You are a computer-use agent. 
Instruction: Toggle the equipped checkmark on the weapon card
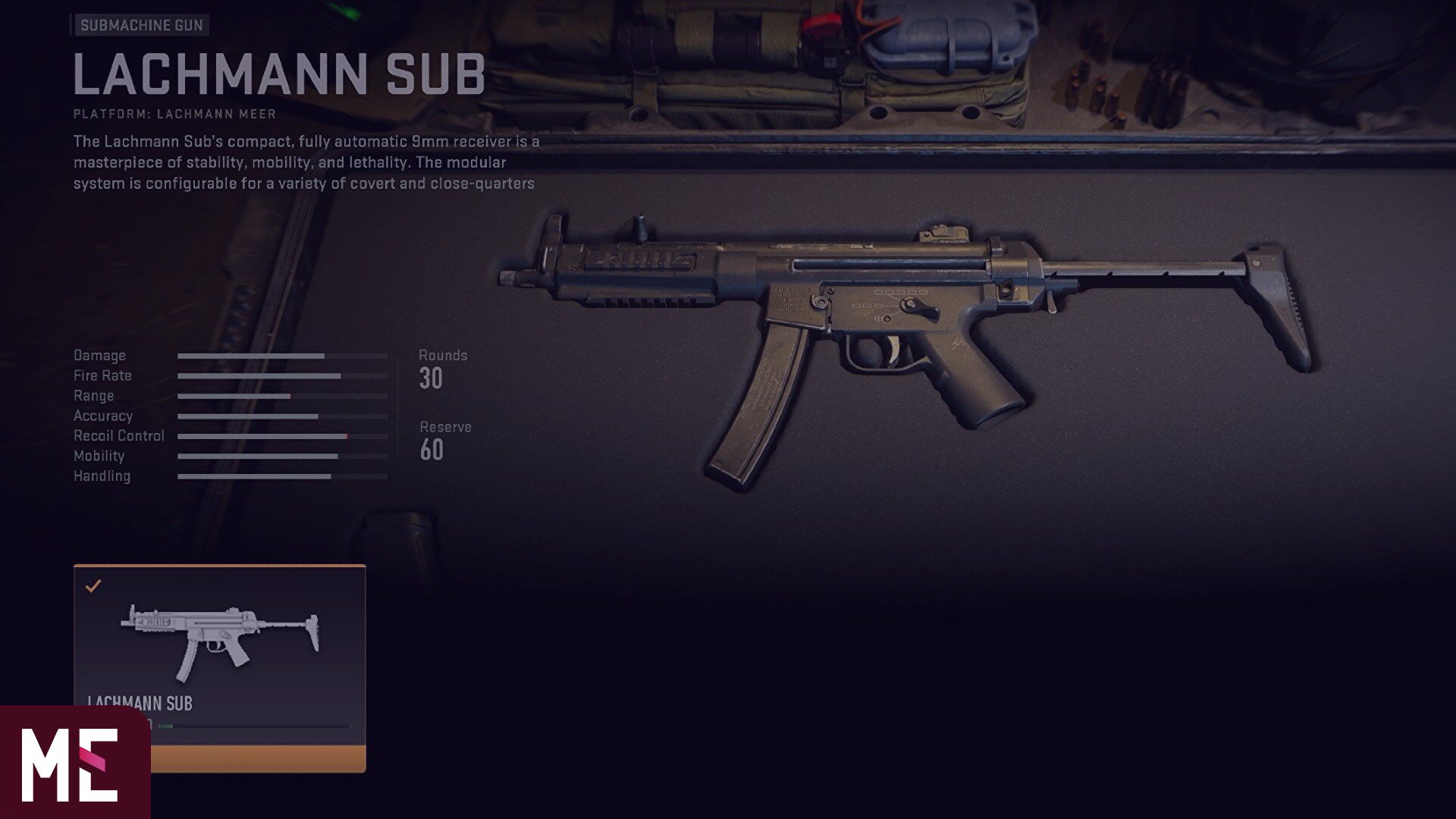[93, 585]
